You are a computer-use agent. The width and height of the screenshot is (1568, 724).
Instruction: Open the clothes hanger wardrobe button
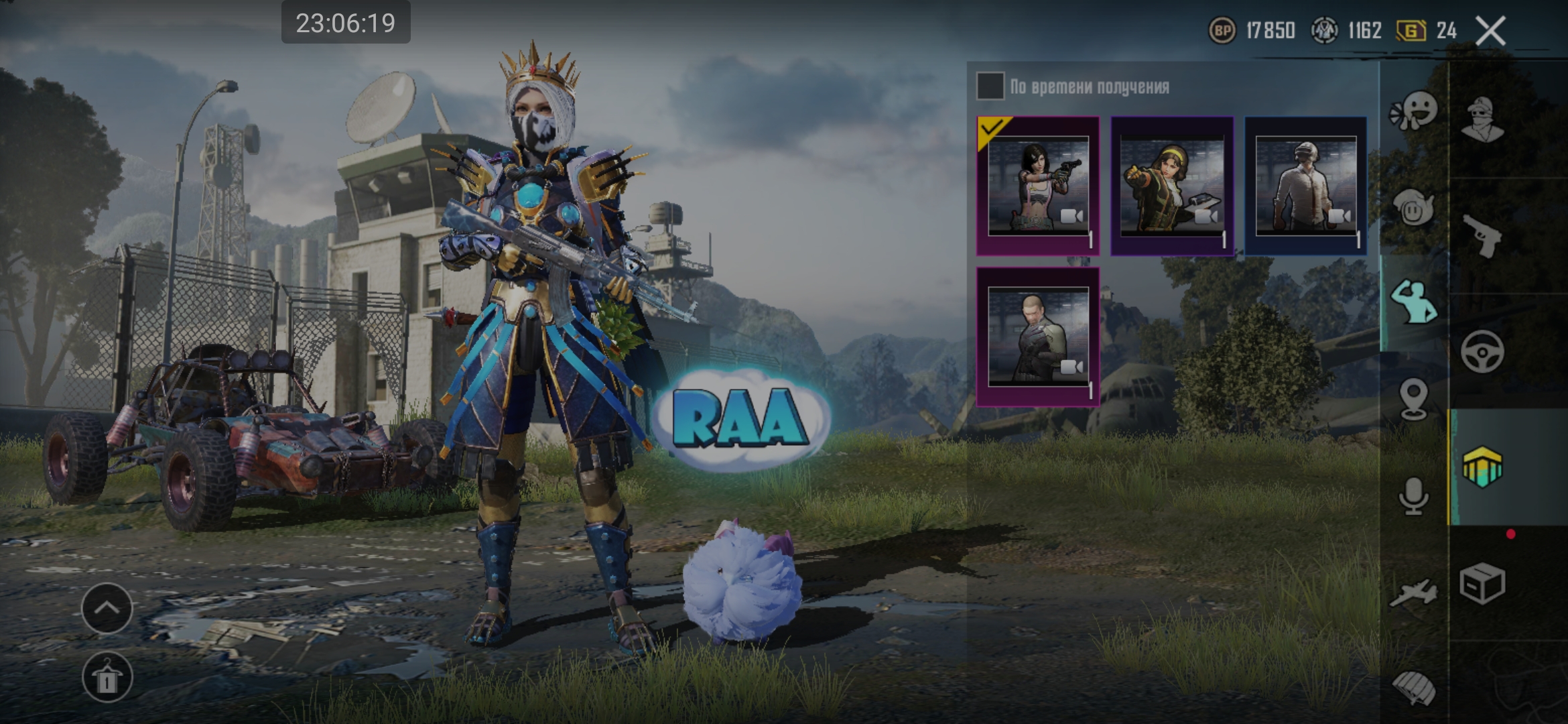[x=107, y=677]
